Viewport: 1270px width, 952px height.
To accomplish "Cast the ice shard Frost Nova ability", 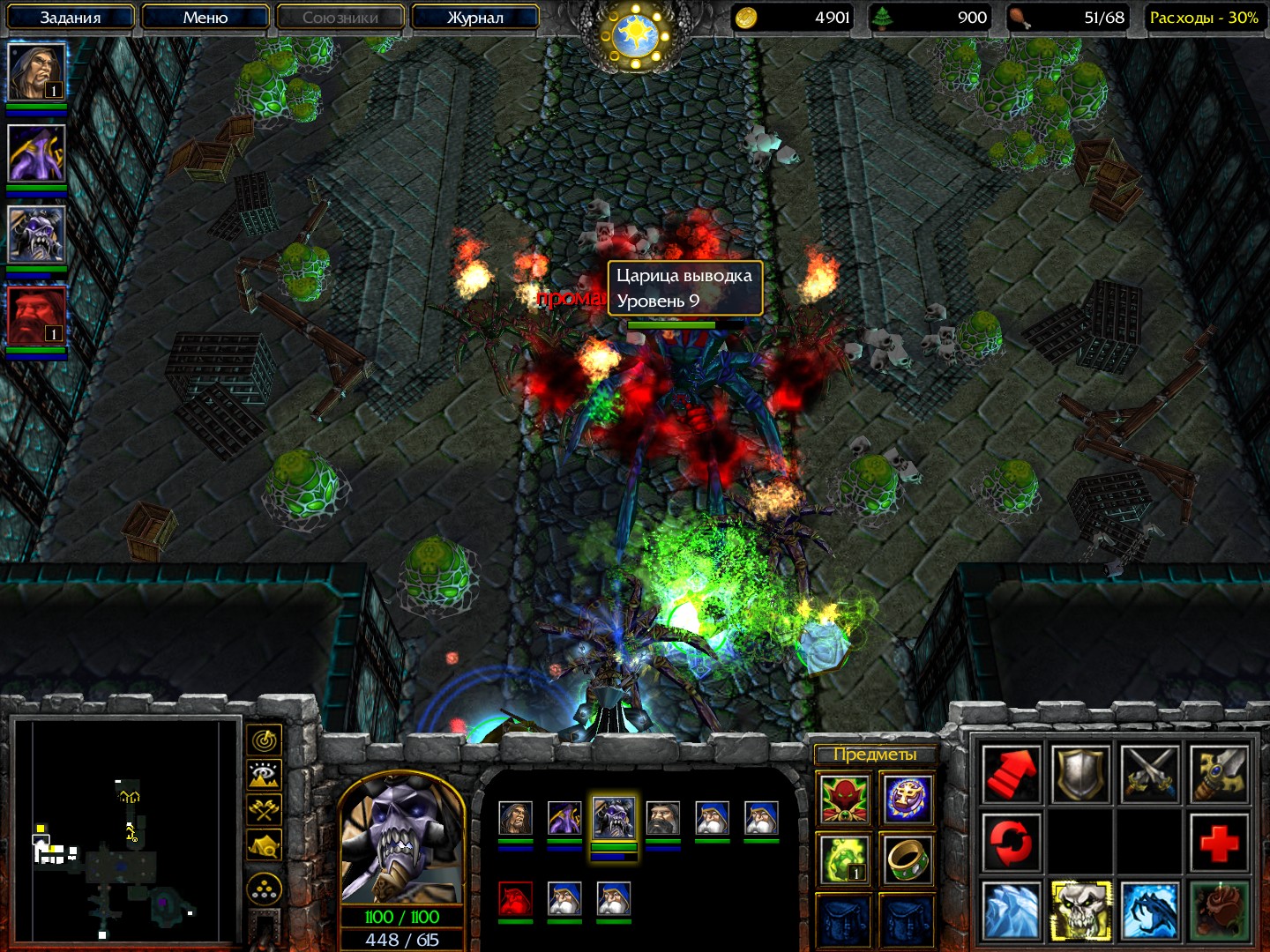I will (x=1011, y=910).
